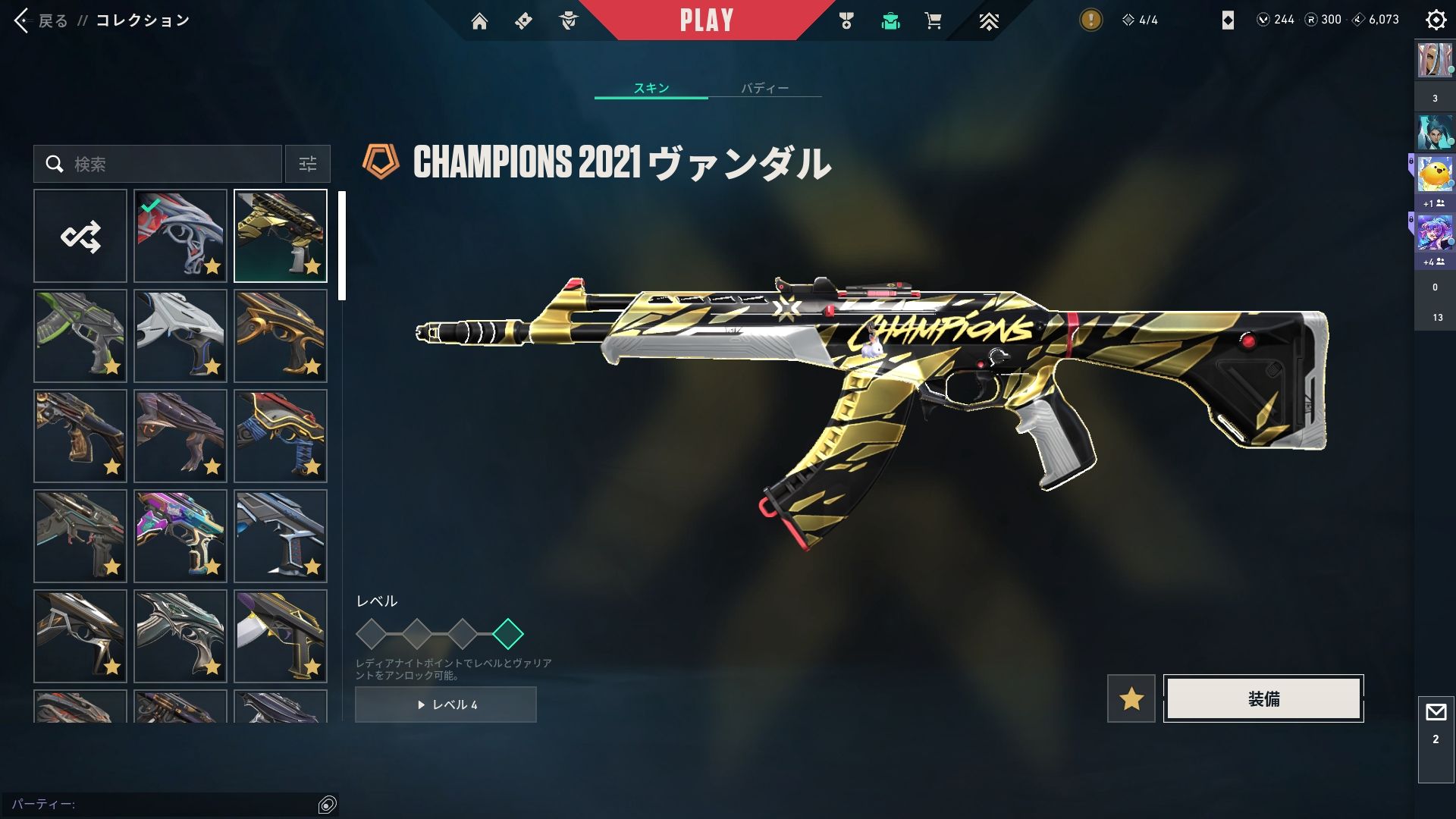Screen dimensions: 1456x819
Task: Equip the skin with 装備
Action: click(x=1263, y=698)
